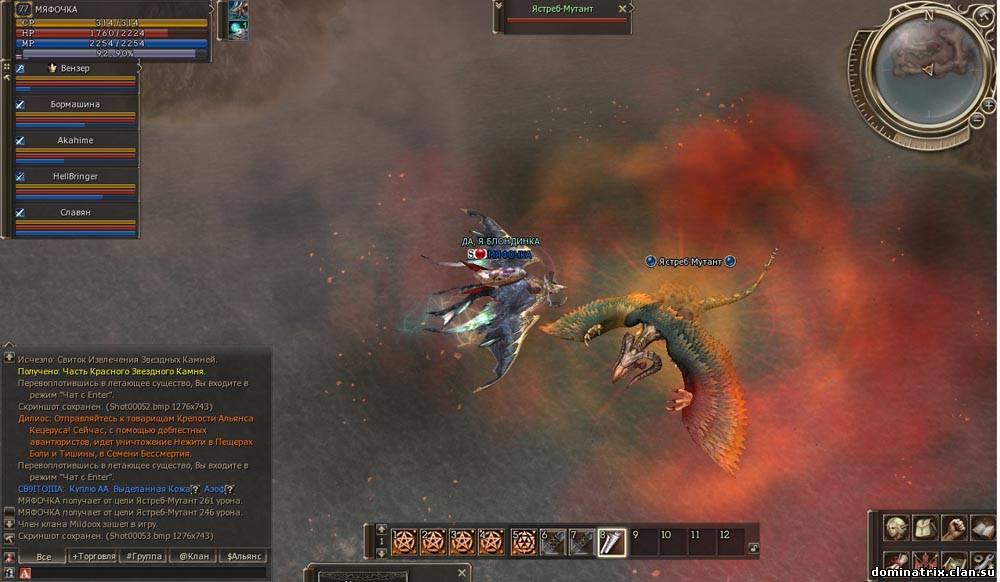1000x582 pixels.
Task: Show the @Клан chat tab
Action: [x=194, y=556]
